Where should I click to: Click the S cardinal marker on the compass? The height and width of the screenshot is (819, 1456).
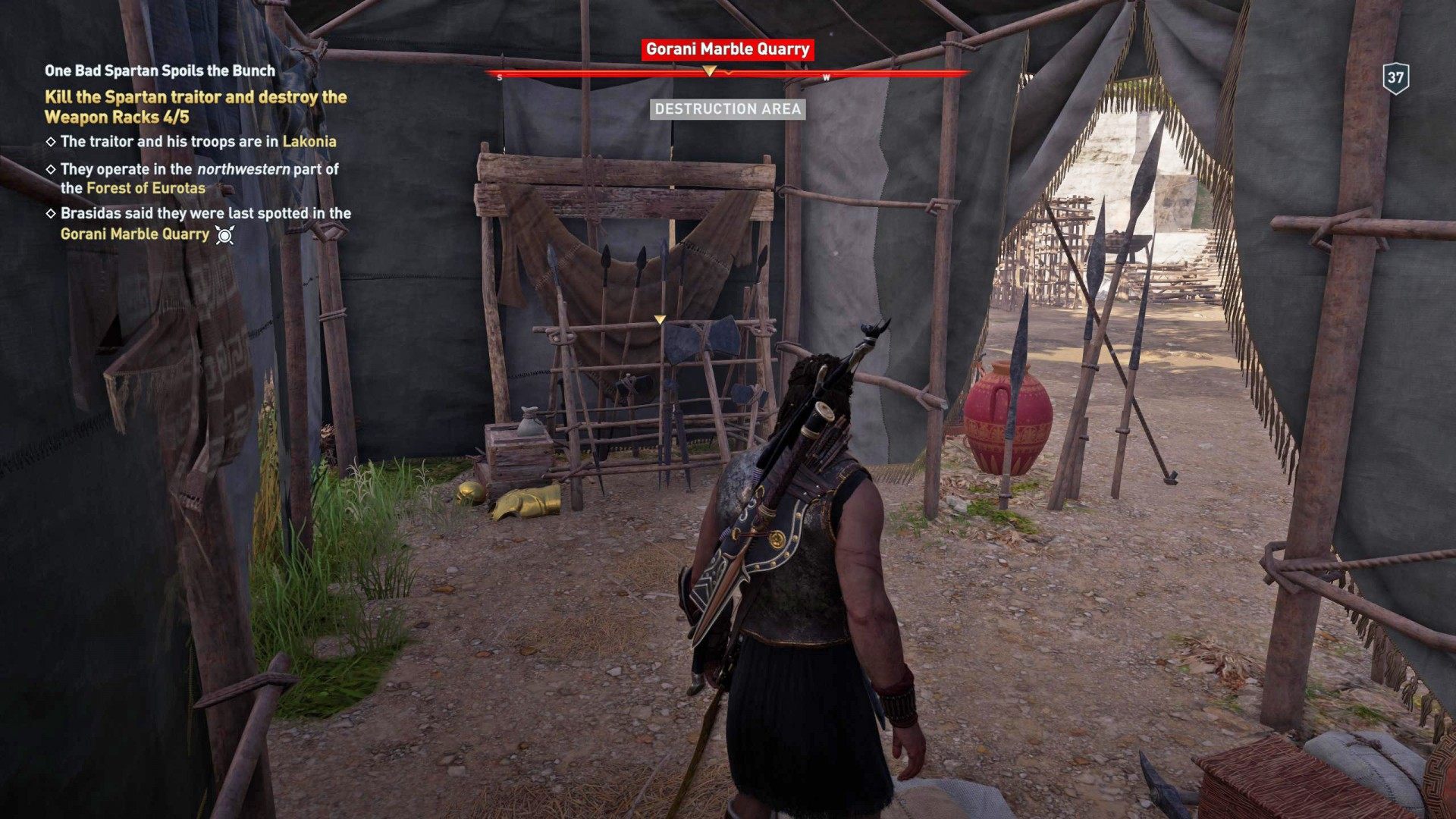tap(499, 76)
